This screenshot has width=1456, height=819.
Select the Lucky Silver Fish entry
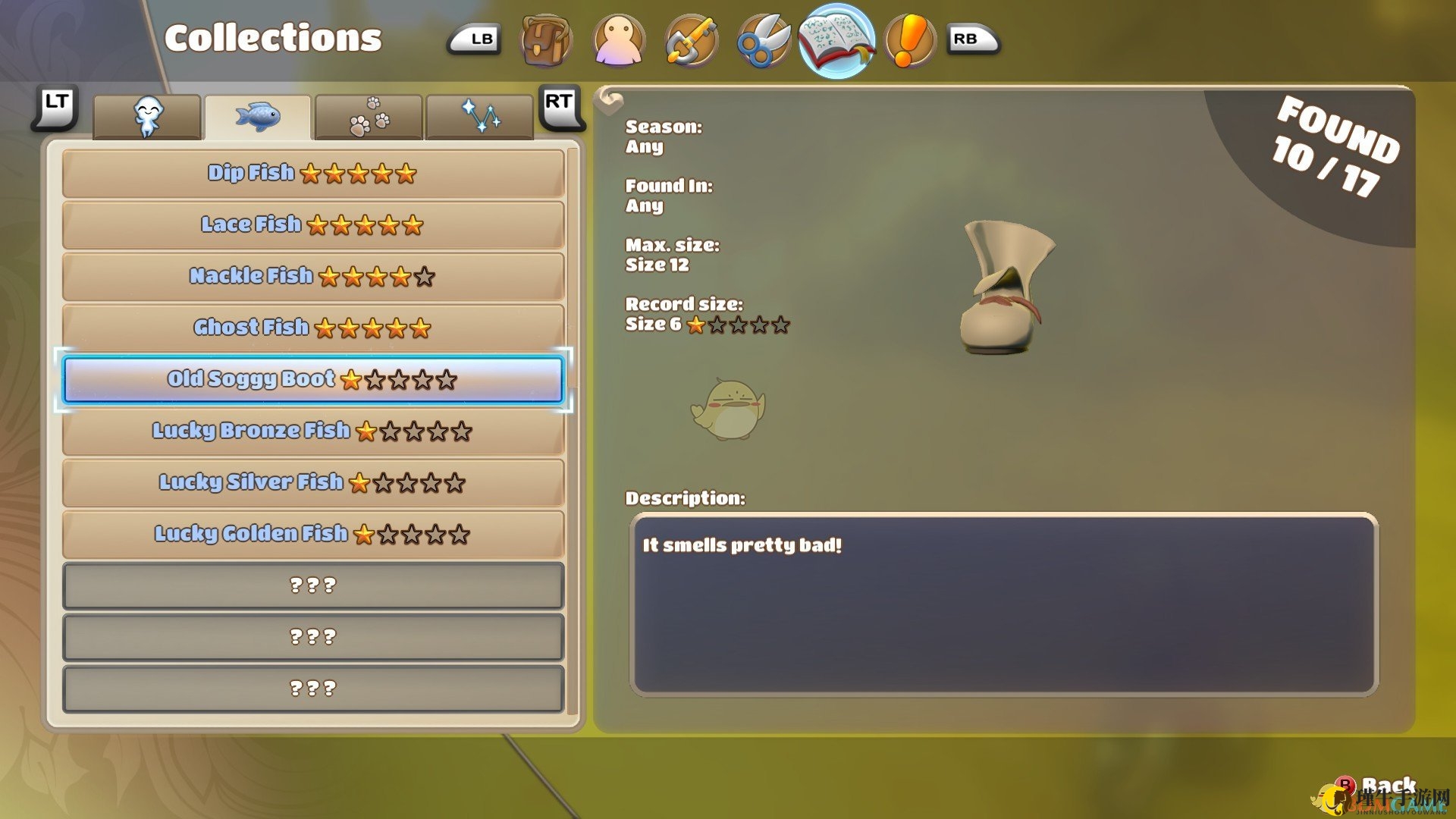[x=312, y=483]
